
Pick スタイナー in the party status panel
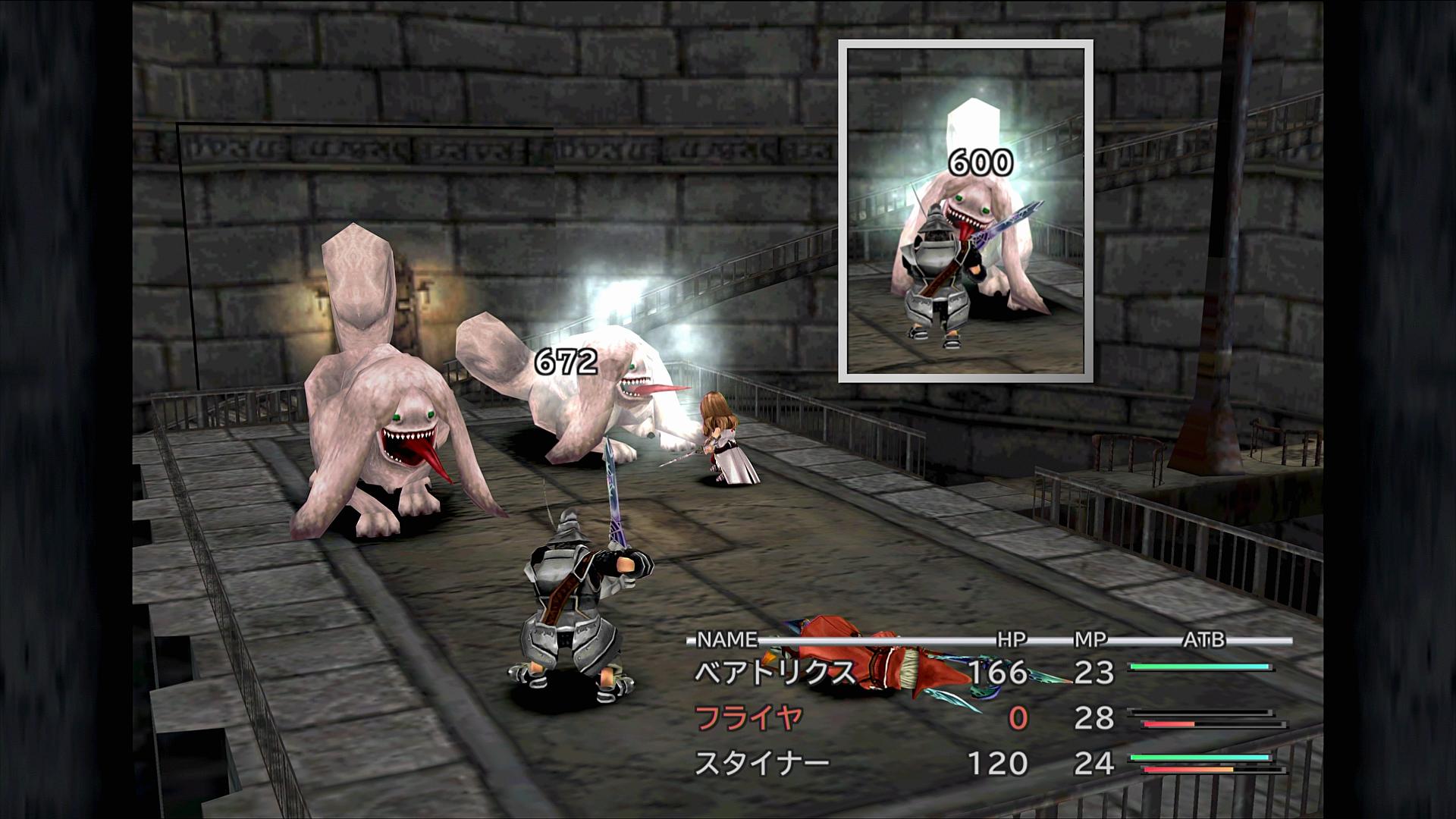(762, 763)
